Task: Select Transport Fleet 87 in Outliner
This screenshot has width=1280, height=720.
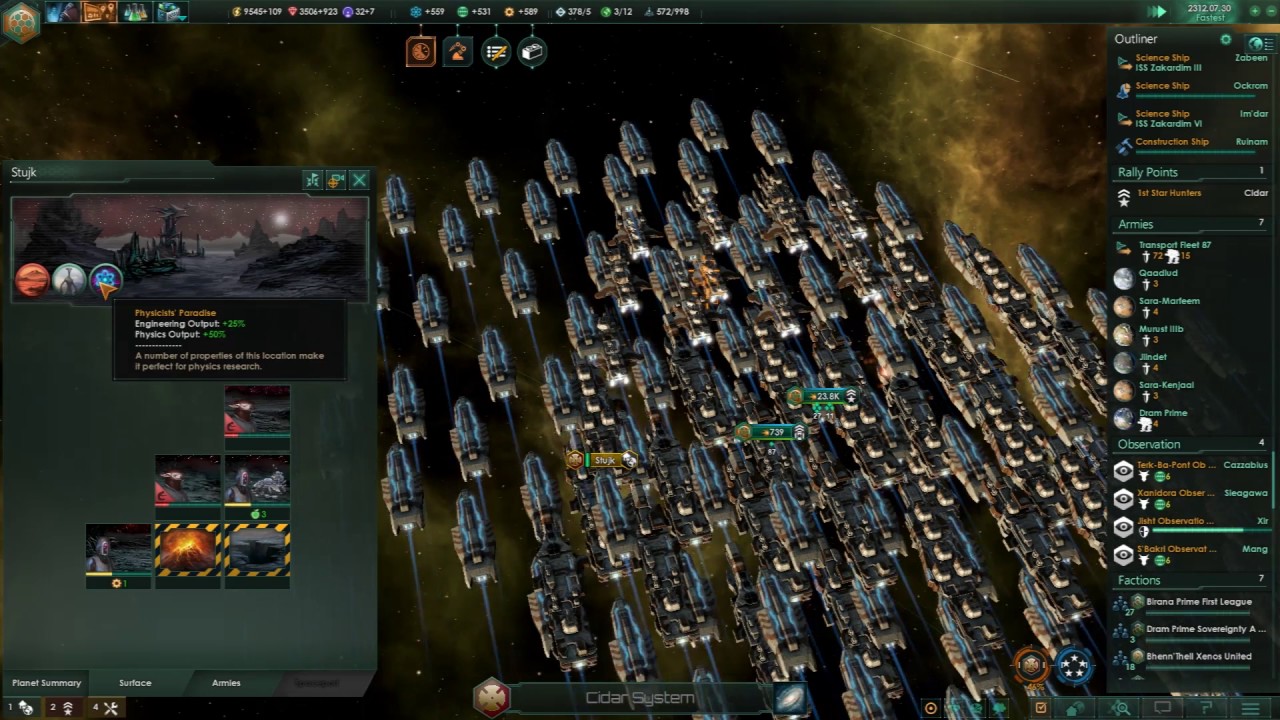Action: [1174, 245]
